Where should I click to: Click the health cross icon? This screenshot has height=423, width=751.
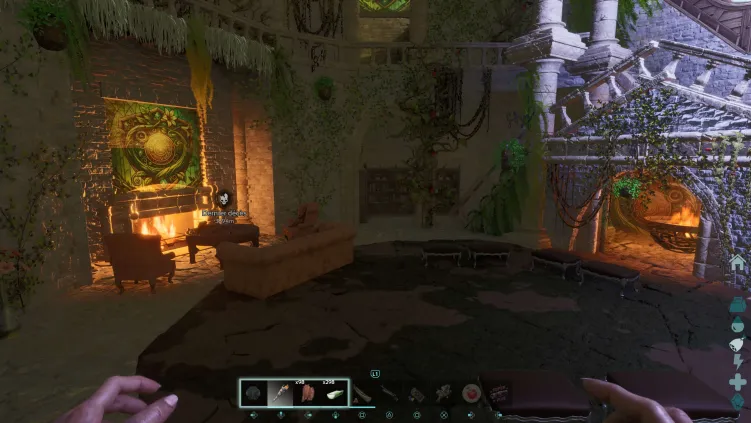tap(738, 382)
